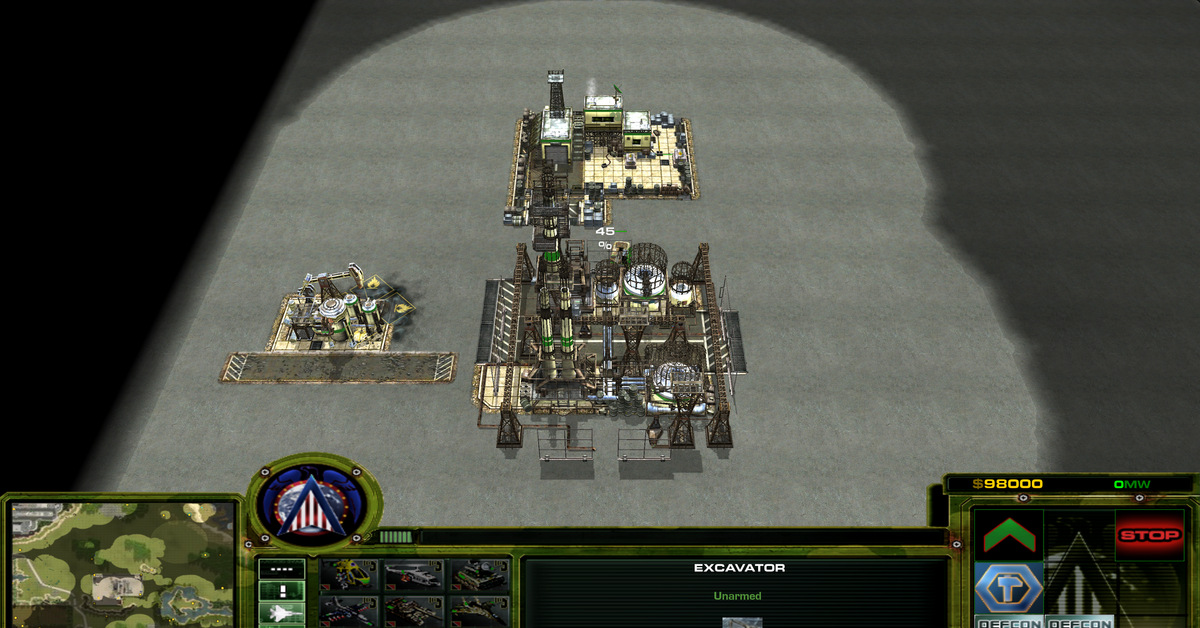The height and width of the screenshot is (628, 1200).
Task: Click the Stop command button
Action: tap(1149, 535)
